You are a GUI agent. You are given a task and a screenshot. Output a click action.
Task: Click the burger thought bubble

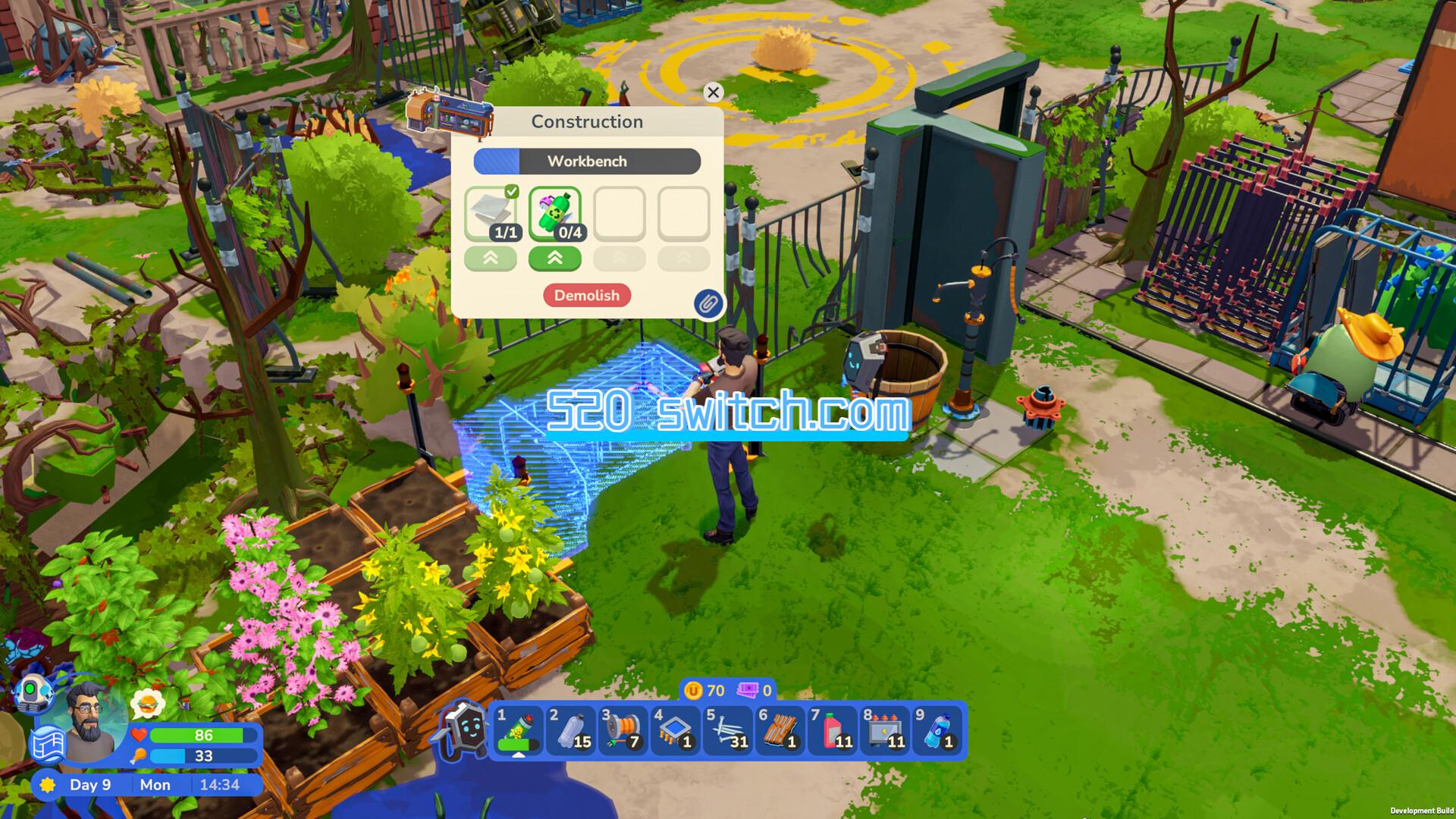tap(148, 704)
